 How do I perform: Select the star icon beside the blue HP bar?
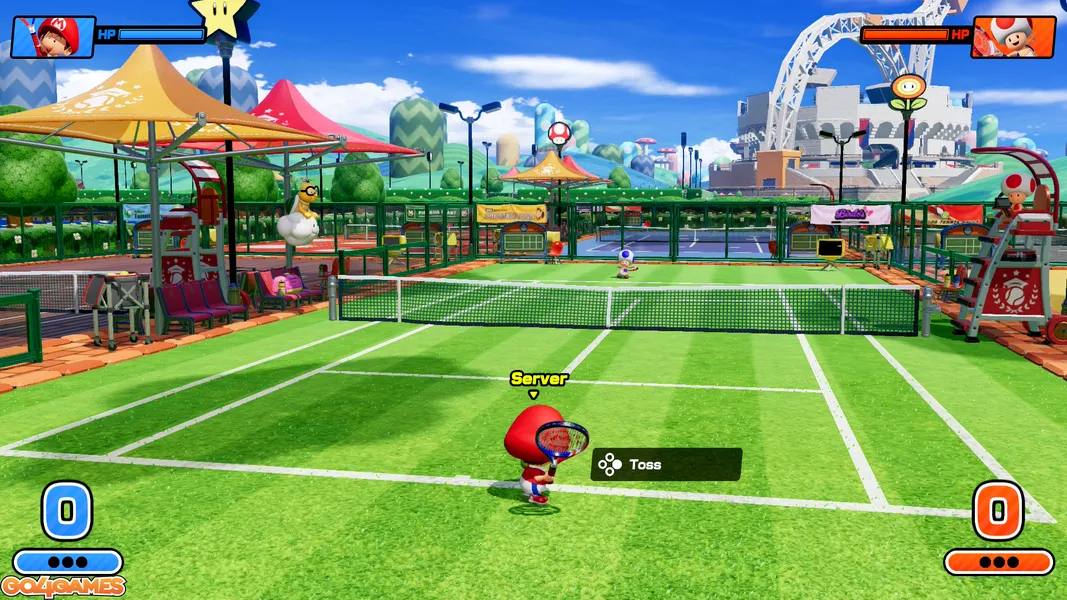tap(224, 17)
